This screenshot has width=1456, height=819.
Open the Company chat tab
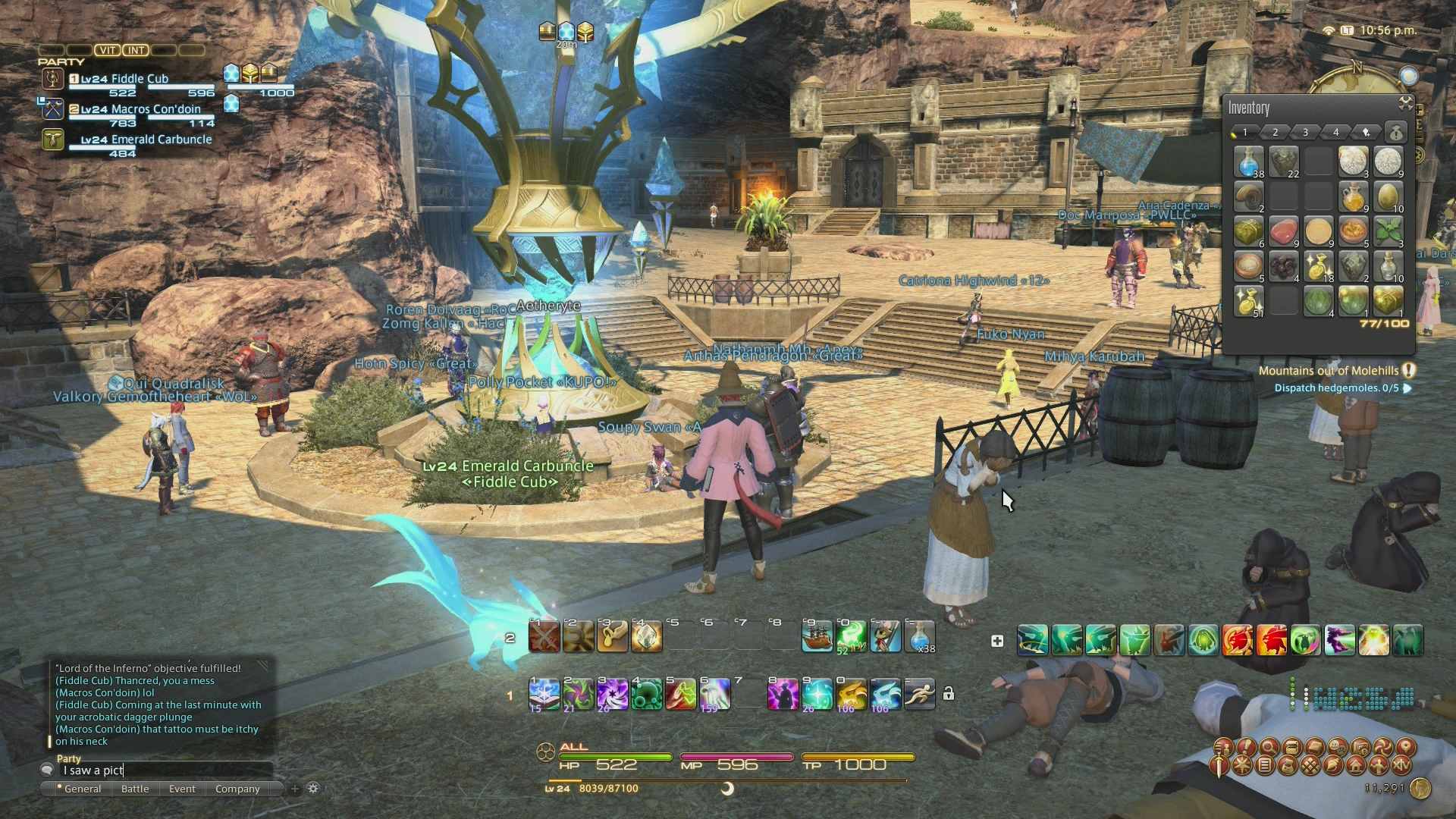click(x=237, y=789)
